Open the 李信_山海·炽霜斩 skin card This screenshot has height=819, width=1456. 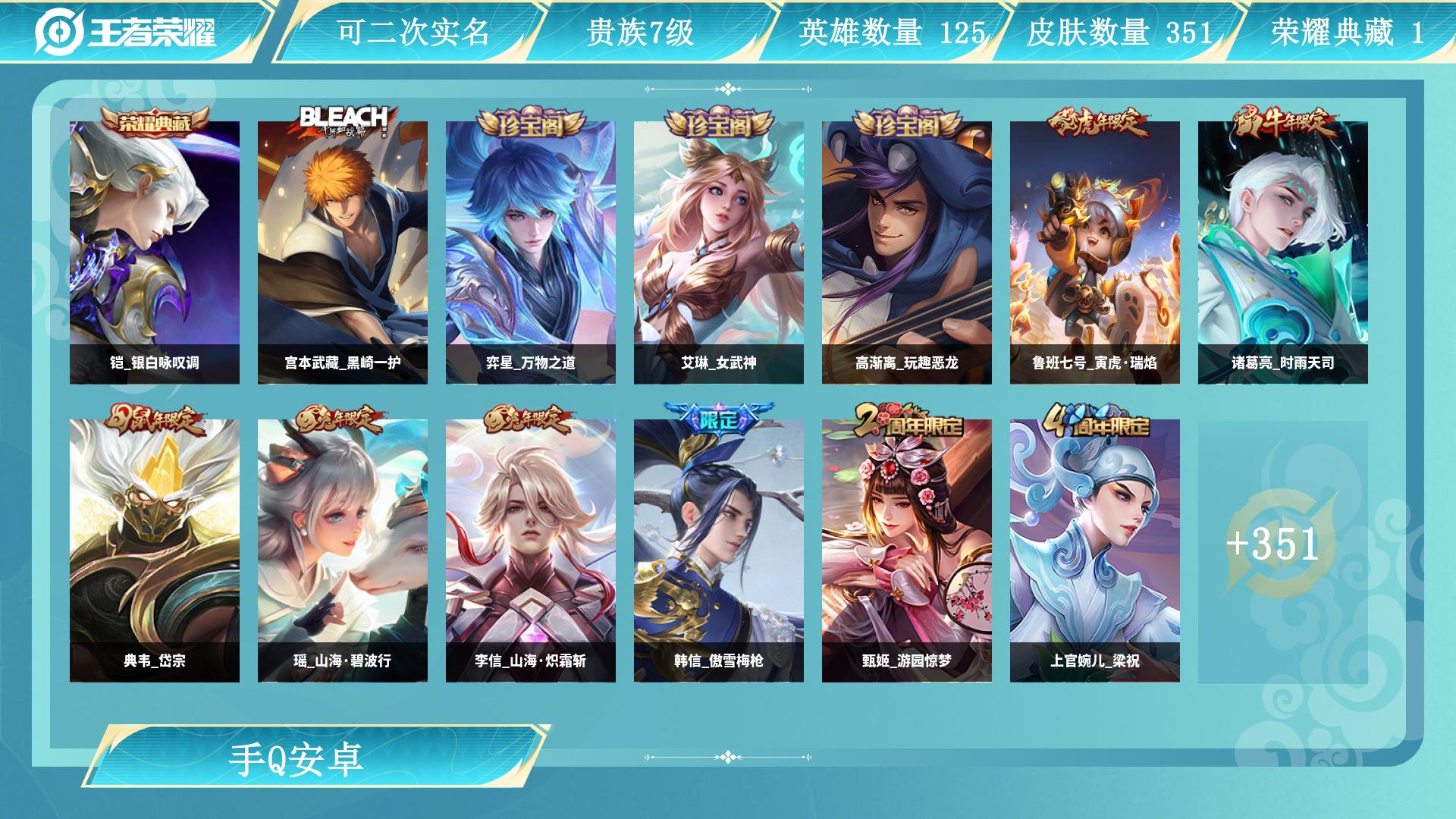click(531, 551)
